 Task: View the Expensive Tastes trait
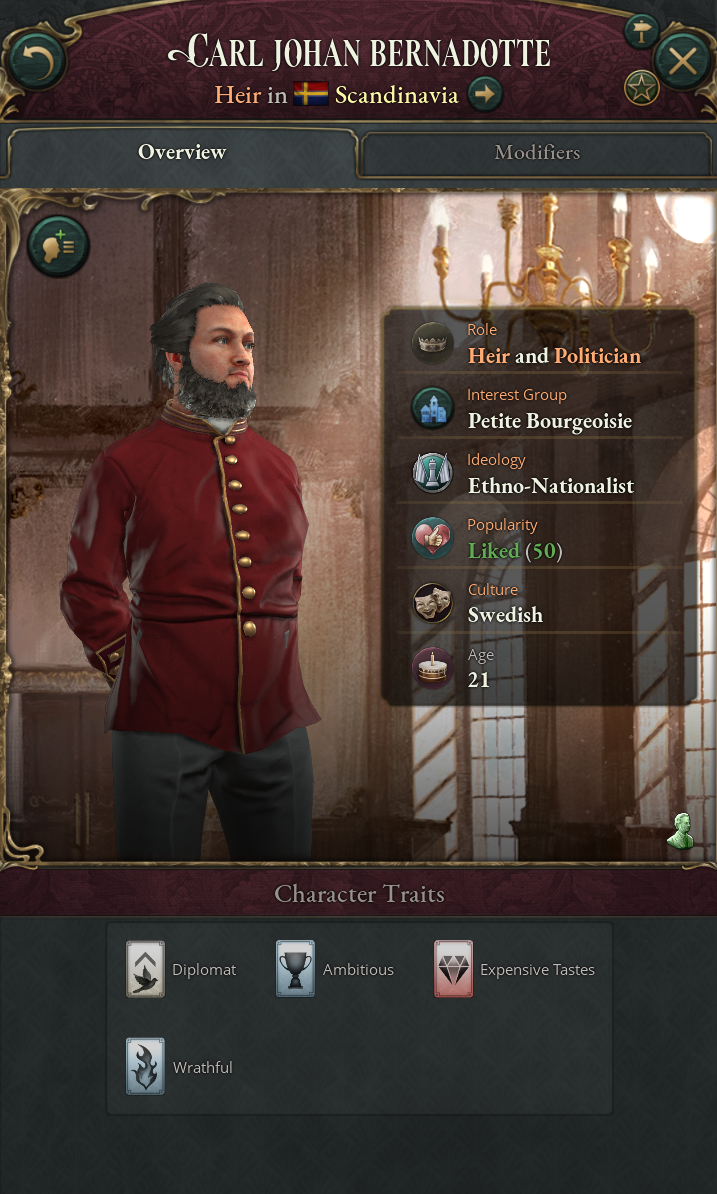click(453, 969)
